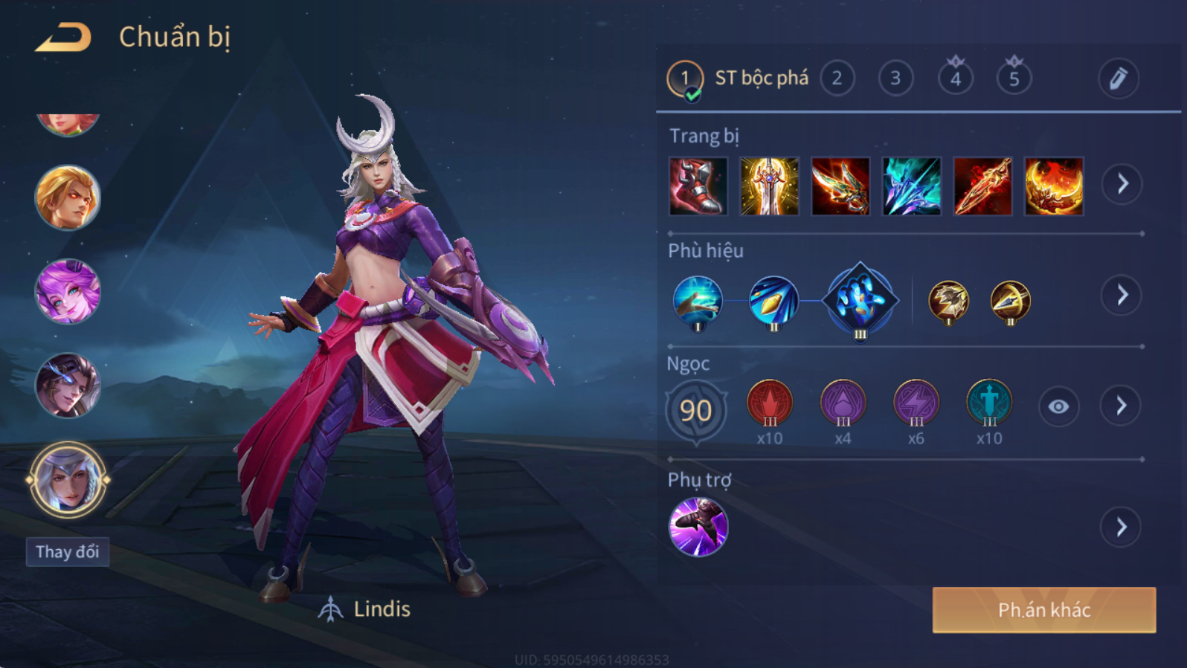Screen dimensions: 1187x668
Task: Select the golden sword equipment item
Action: coord(769,186)
